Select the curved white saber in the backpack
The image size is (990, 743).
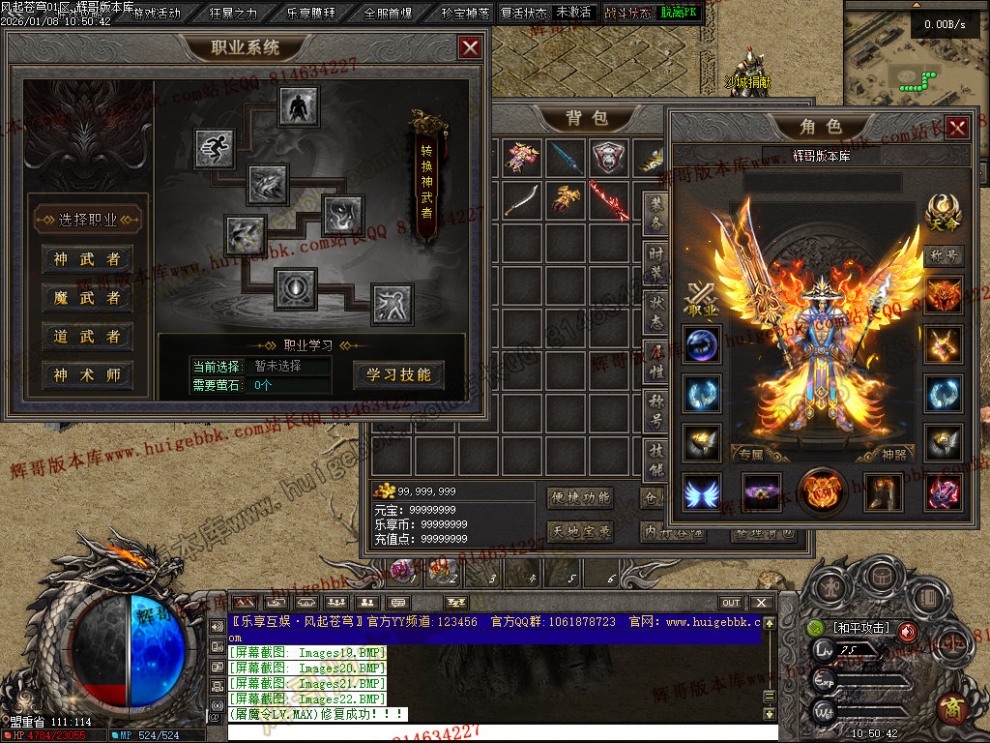(521, 200)
